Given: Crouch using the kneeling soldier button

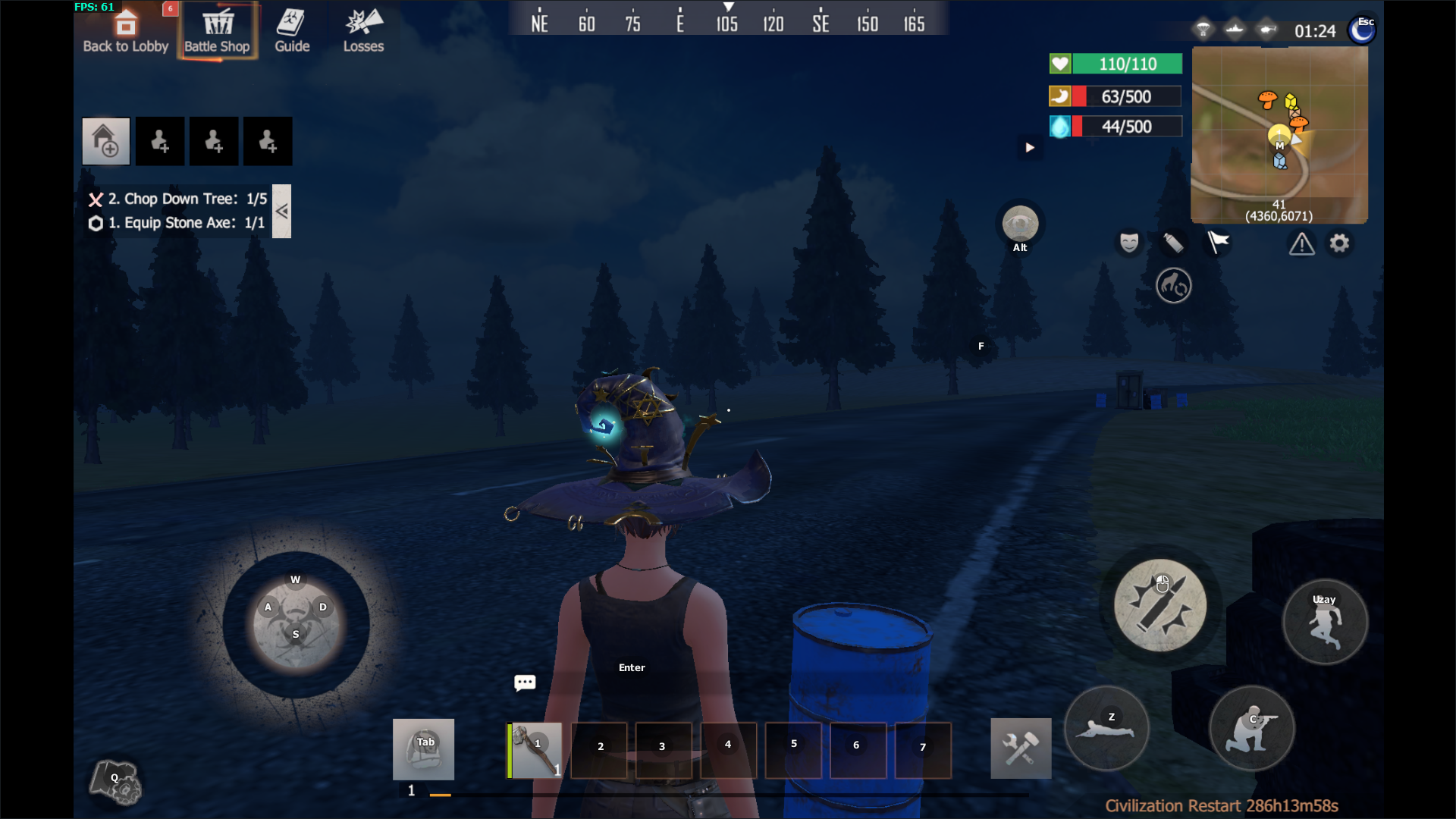Looking at the screenshot, I should 1252,729.
